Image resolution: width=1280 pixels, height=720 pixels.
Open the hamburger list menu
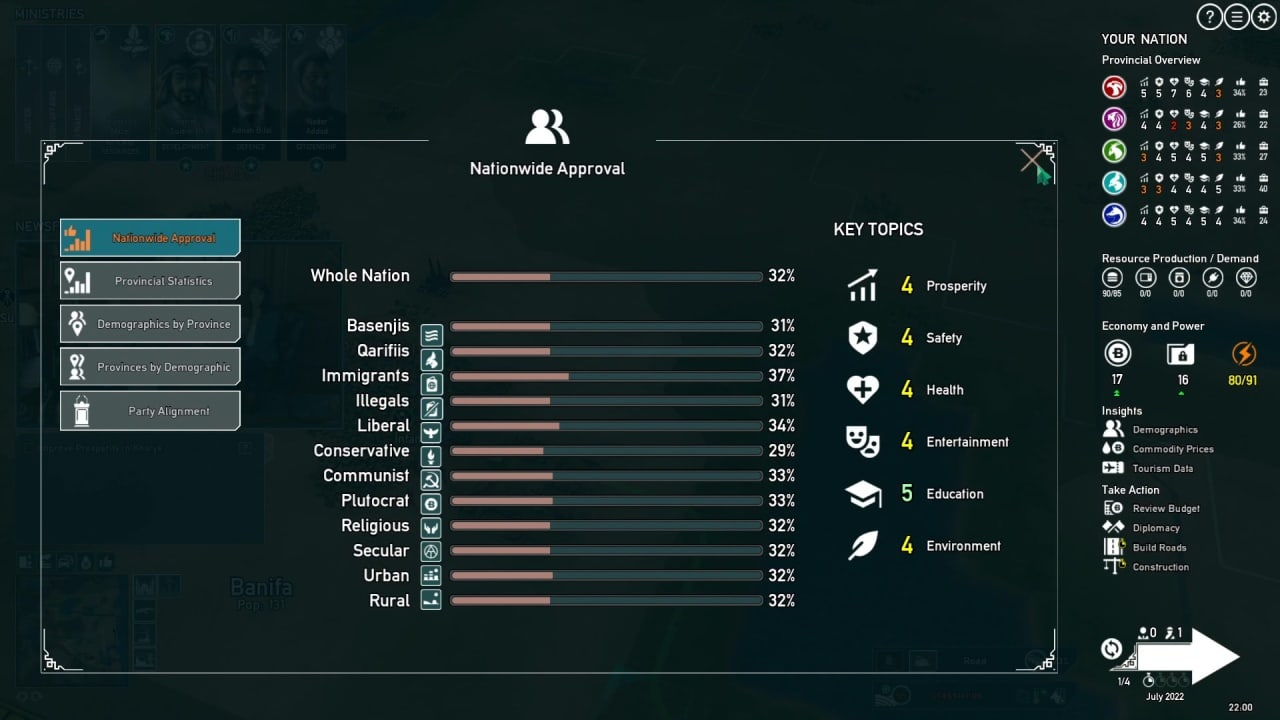1237,17
